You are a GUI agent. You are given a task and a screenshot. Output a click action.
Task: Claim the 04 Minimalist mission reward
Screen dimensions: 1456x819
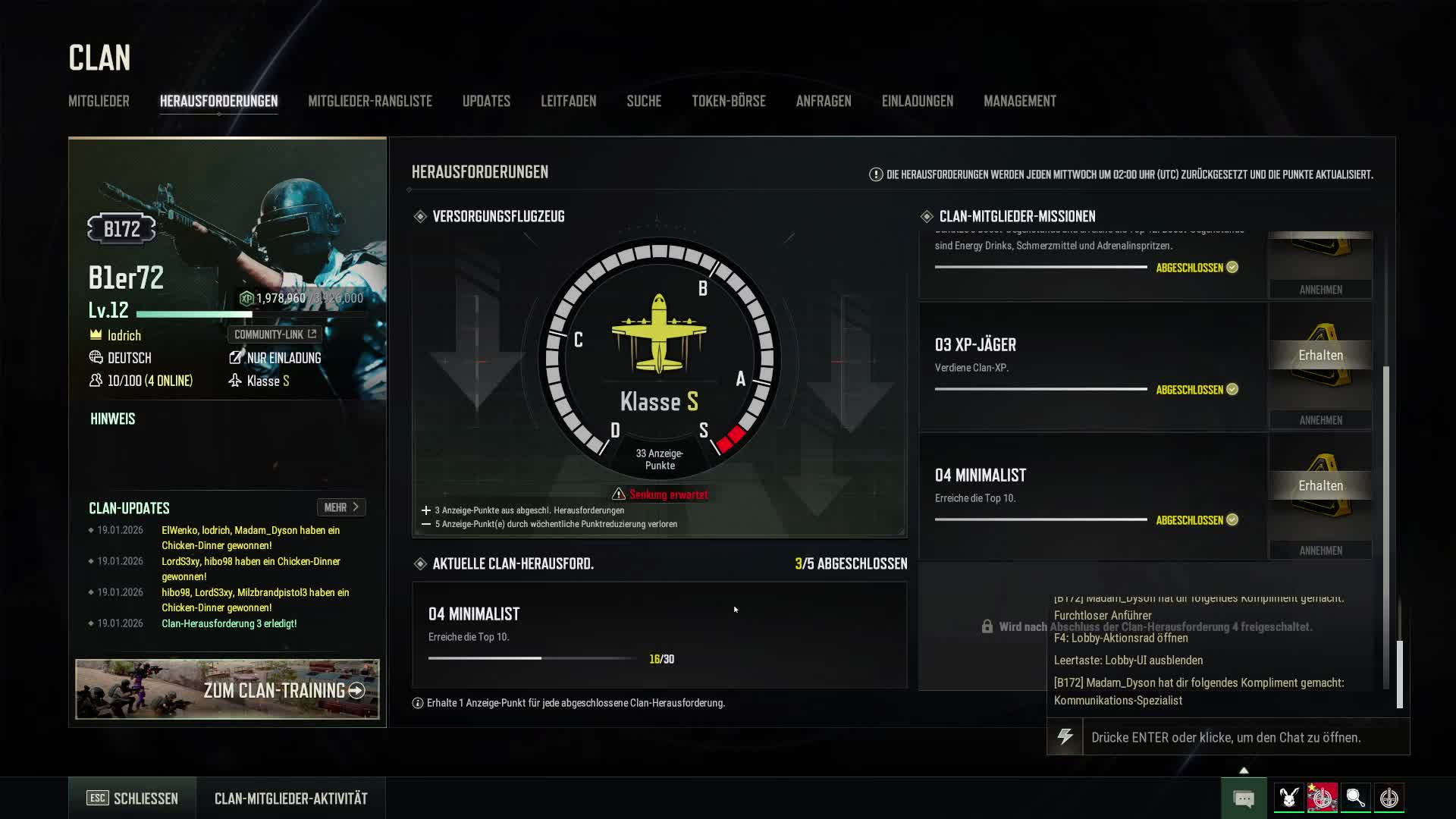[x=1320, y=486]
